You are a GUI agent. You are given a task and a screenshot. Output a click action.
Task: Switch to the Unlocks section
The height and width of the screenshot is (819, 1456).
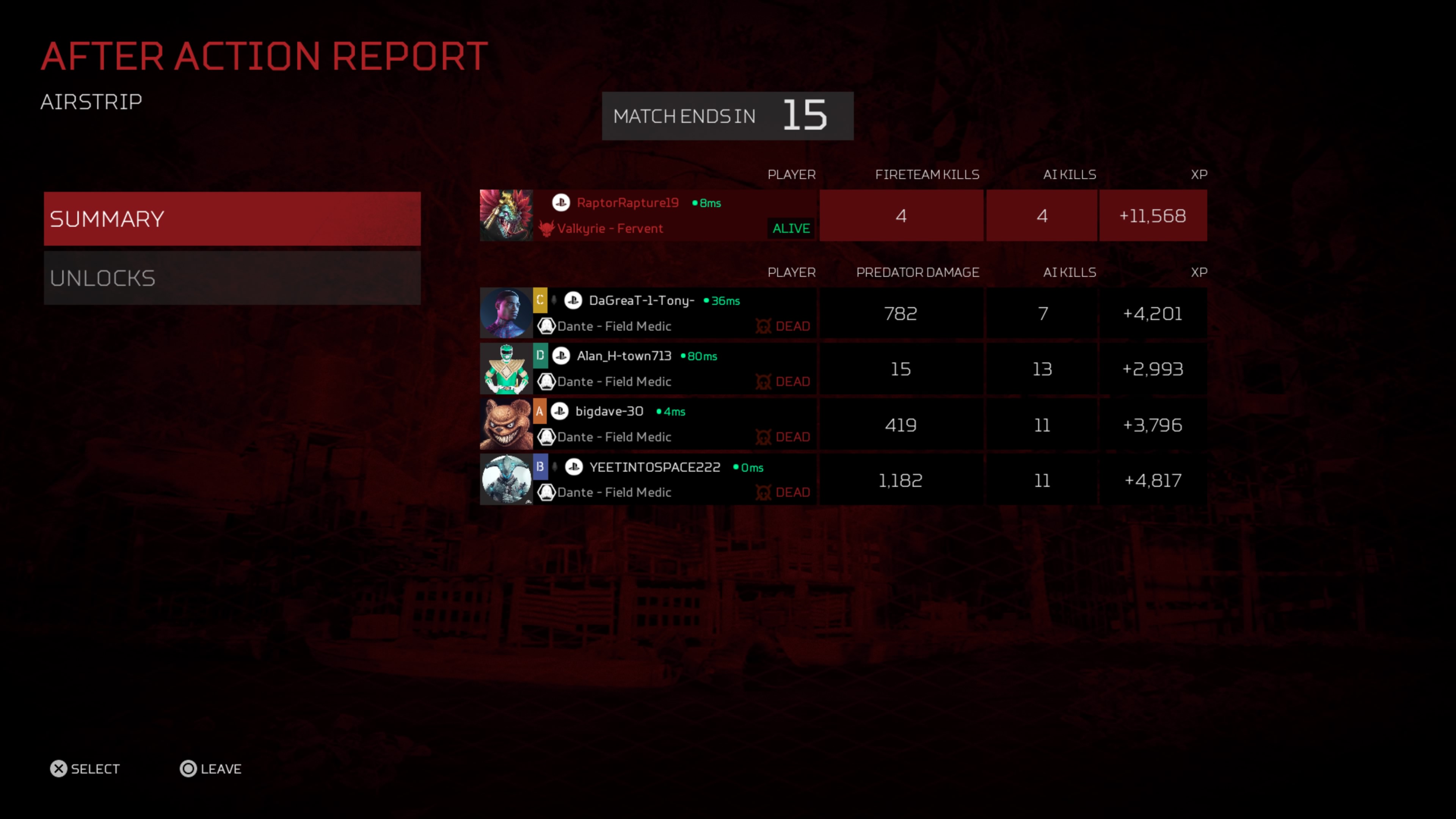232,278
